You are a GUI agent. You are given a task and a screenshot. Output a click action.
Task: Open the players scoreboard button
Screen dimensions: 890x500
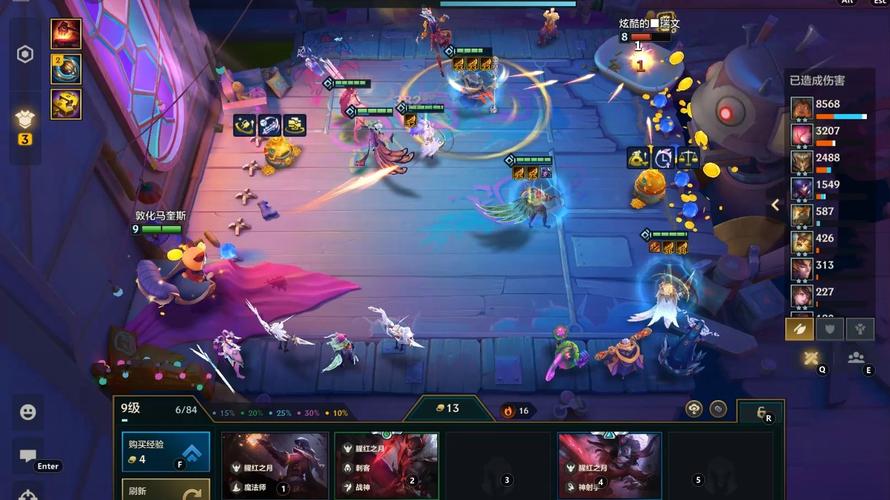tap(856, 358)
